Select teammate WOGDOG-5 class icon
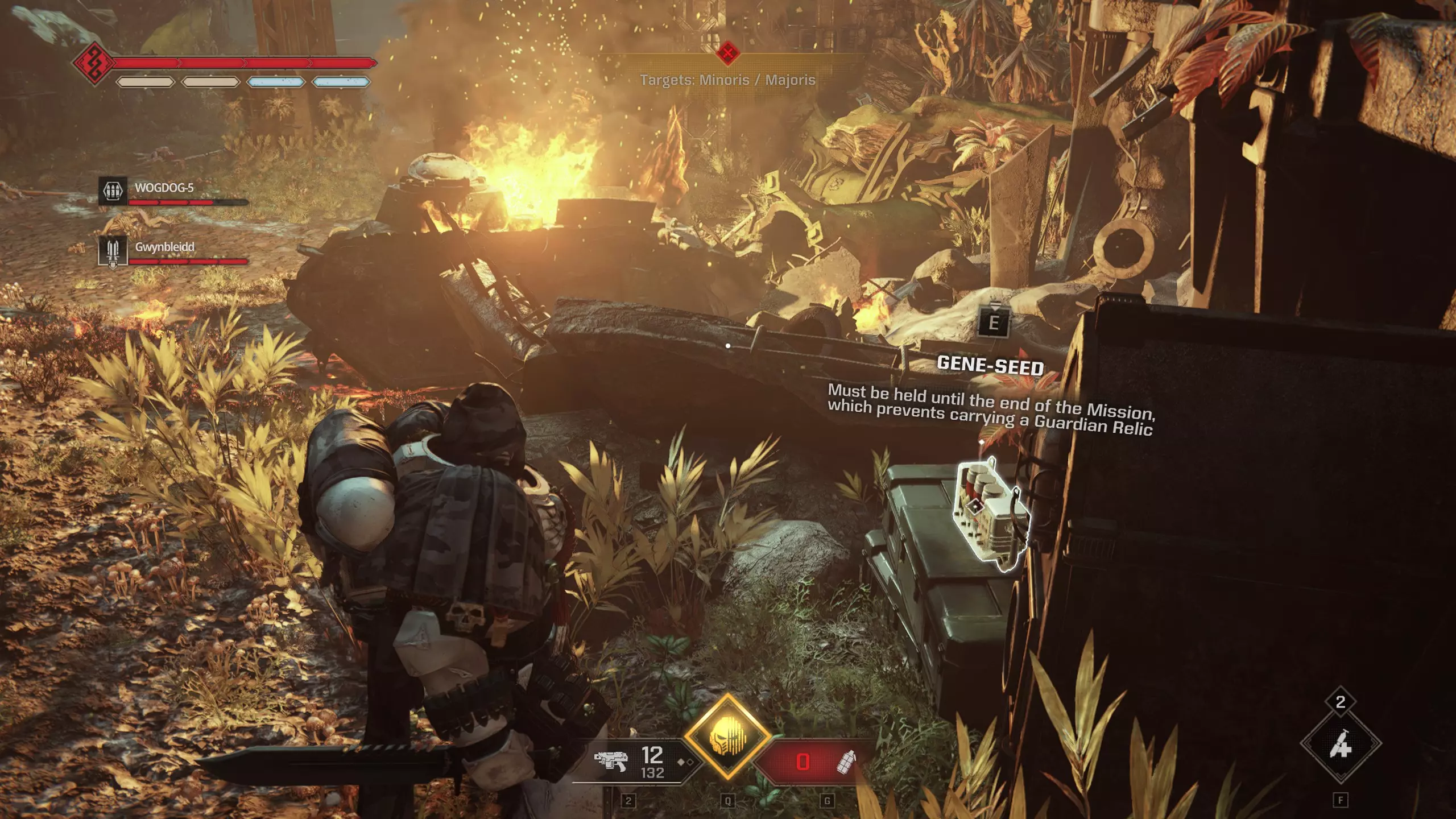The image size is (1456, 819). click(113, 191)
